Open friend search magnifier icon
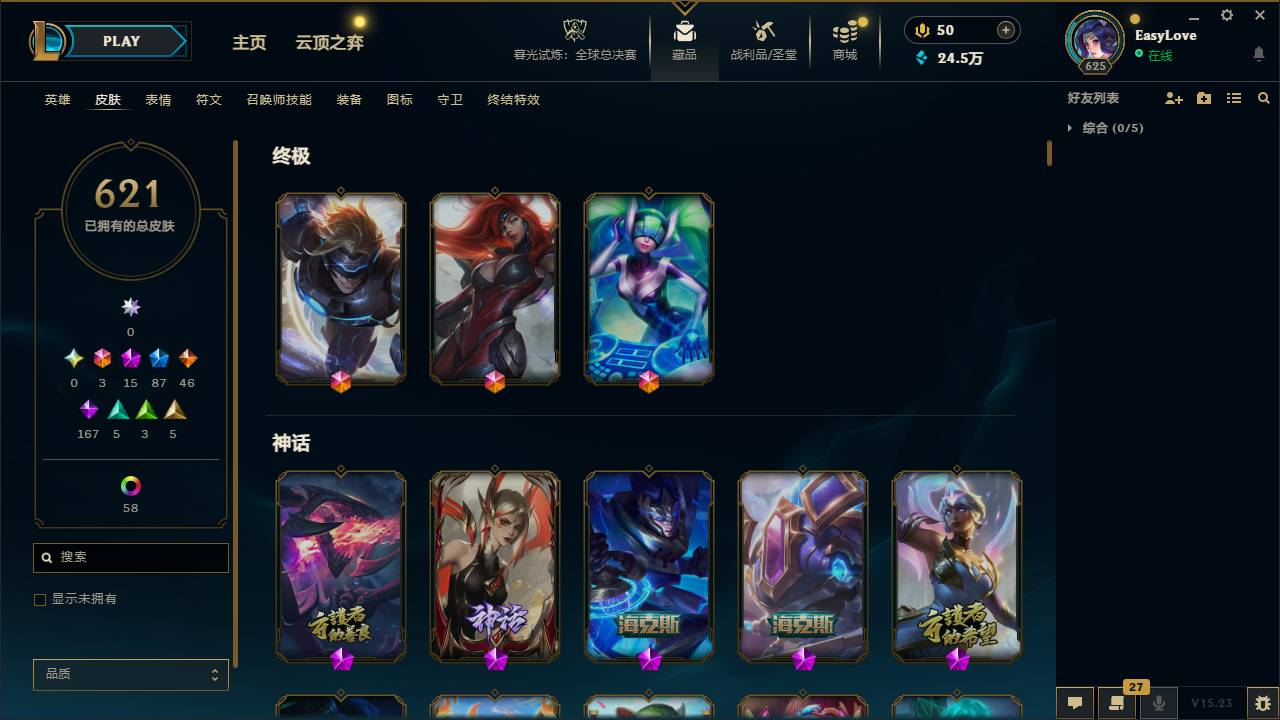 pos(1264,97)
